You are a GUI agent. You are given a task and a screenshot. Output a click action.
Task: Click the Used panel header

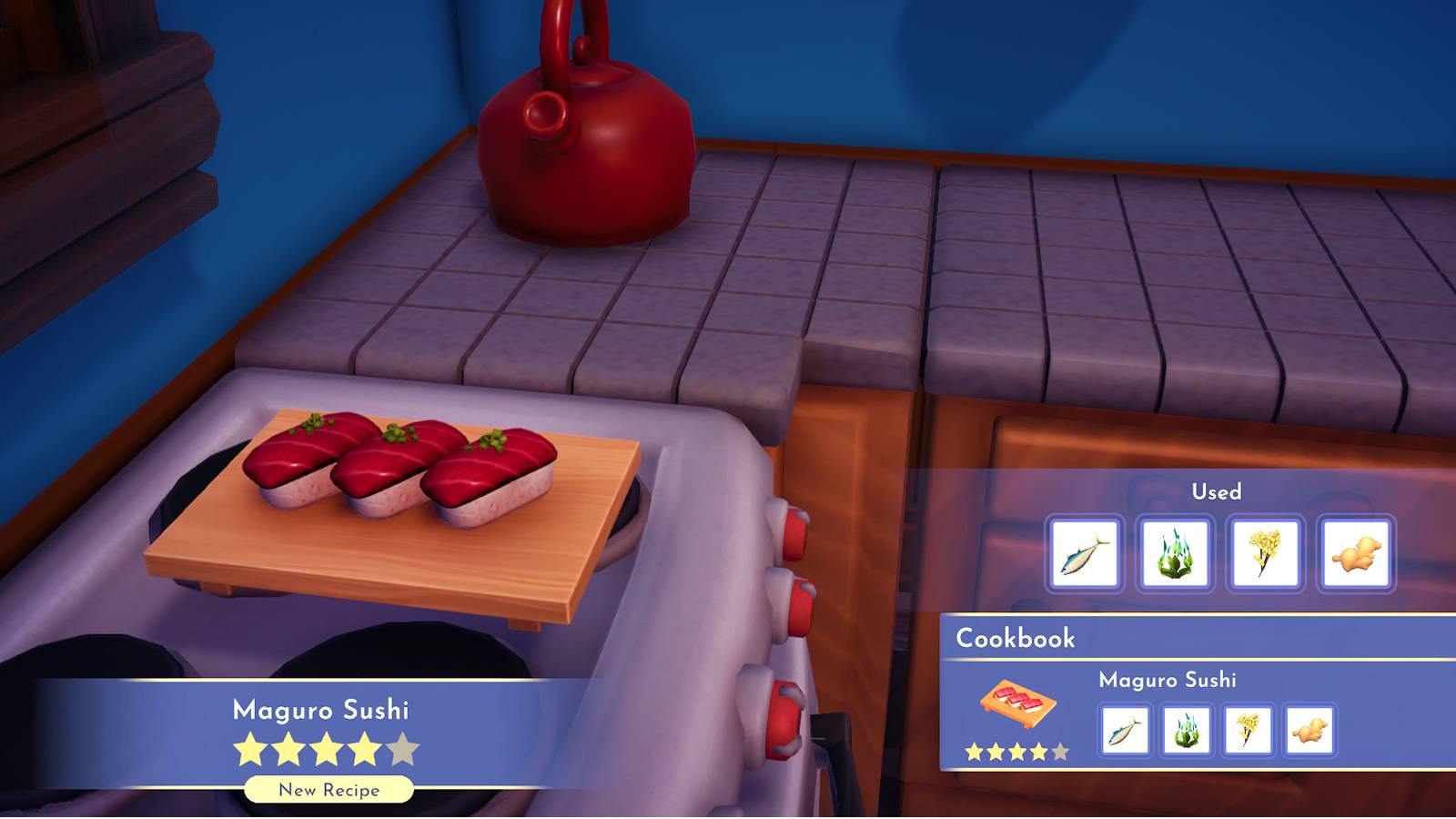[1218, 491]
